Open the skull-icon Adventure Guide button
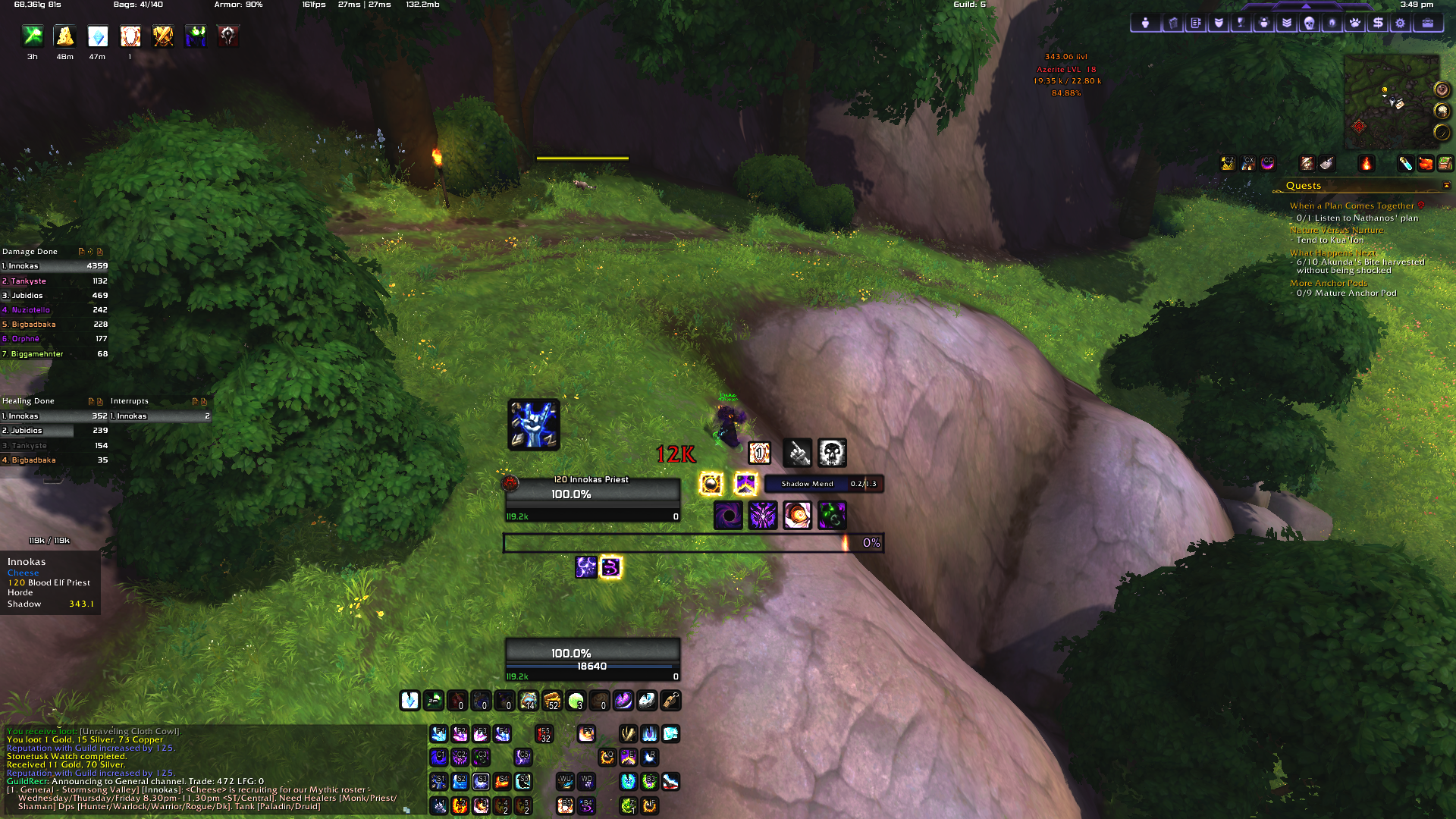 [x=1309, y=24]
